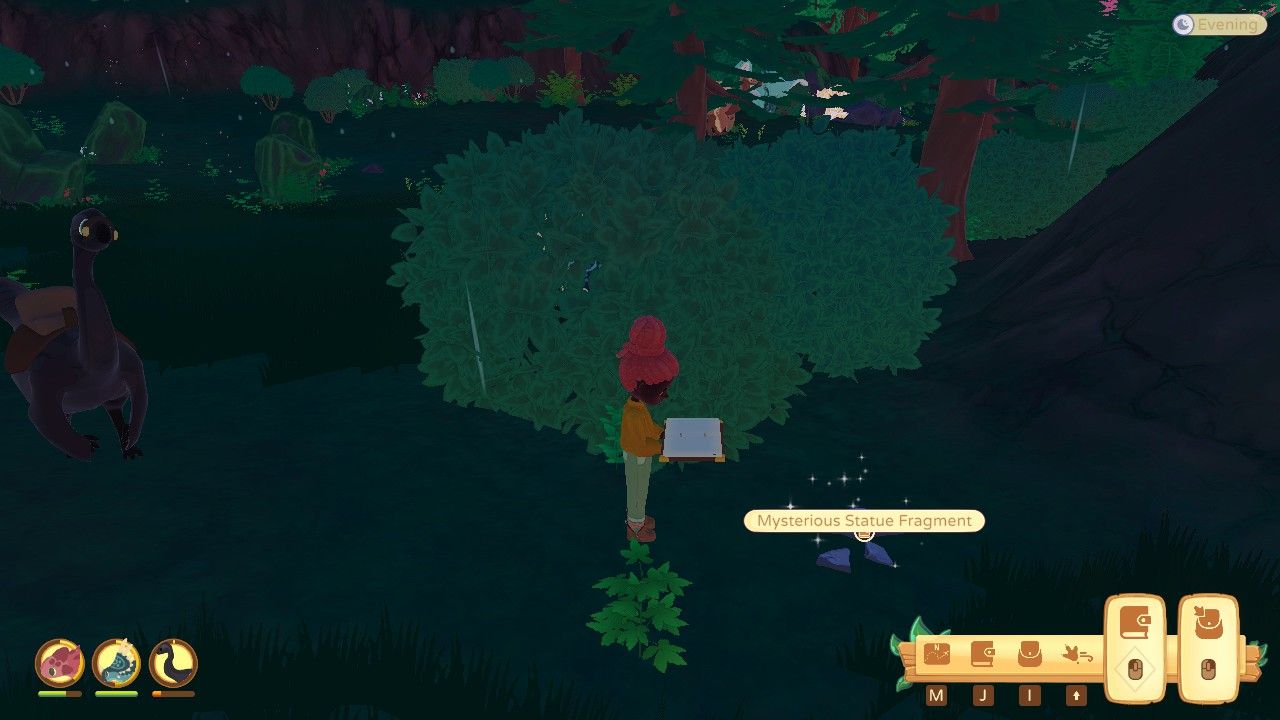1280x720 pixels.
Task: Click the I keybind badge
Action: coord(1029,694)
